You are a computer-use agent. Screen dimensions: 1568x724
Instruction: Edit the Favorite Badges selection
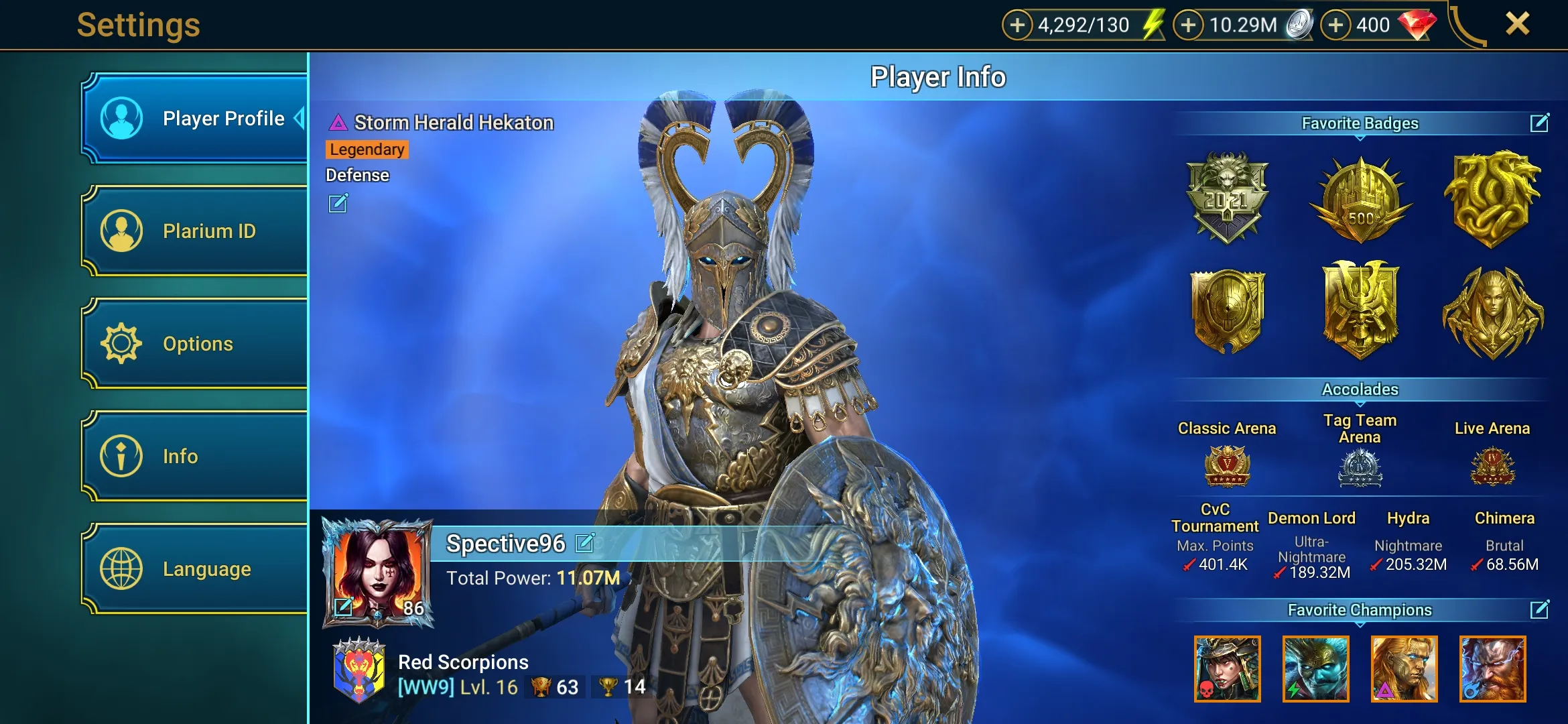[x=1539, y=123]
